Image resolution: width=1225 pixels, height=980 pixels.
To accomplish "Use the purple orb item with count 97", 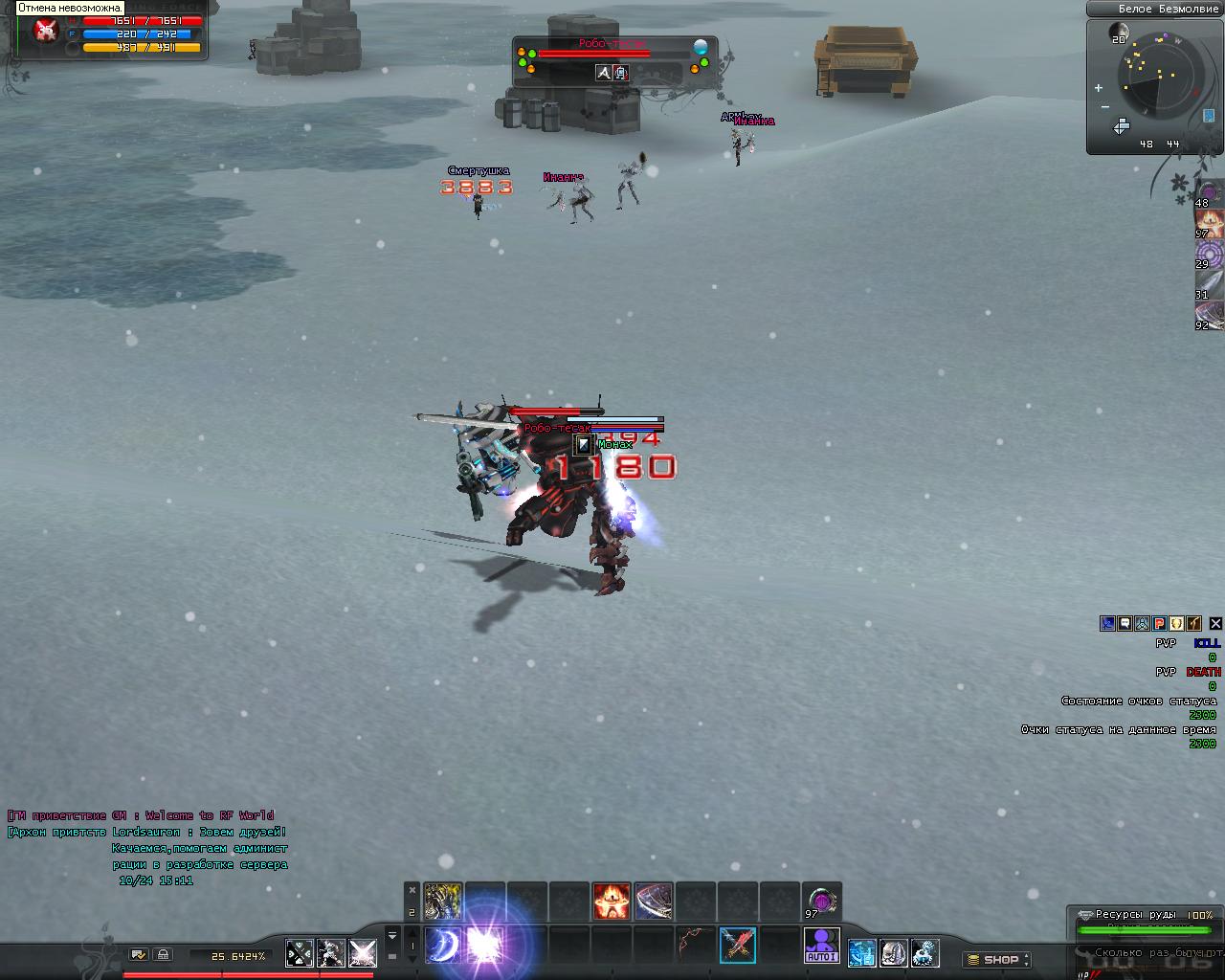I will (822, 901).
